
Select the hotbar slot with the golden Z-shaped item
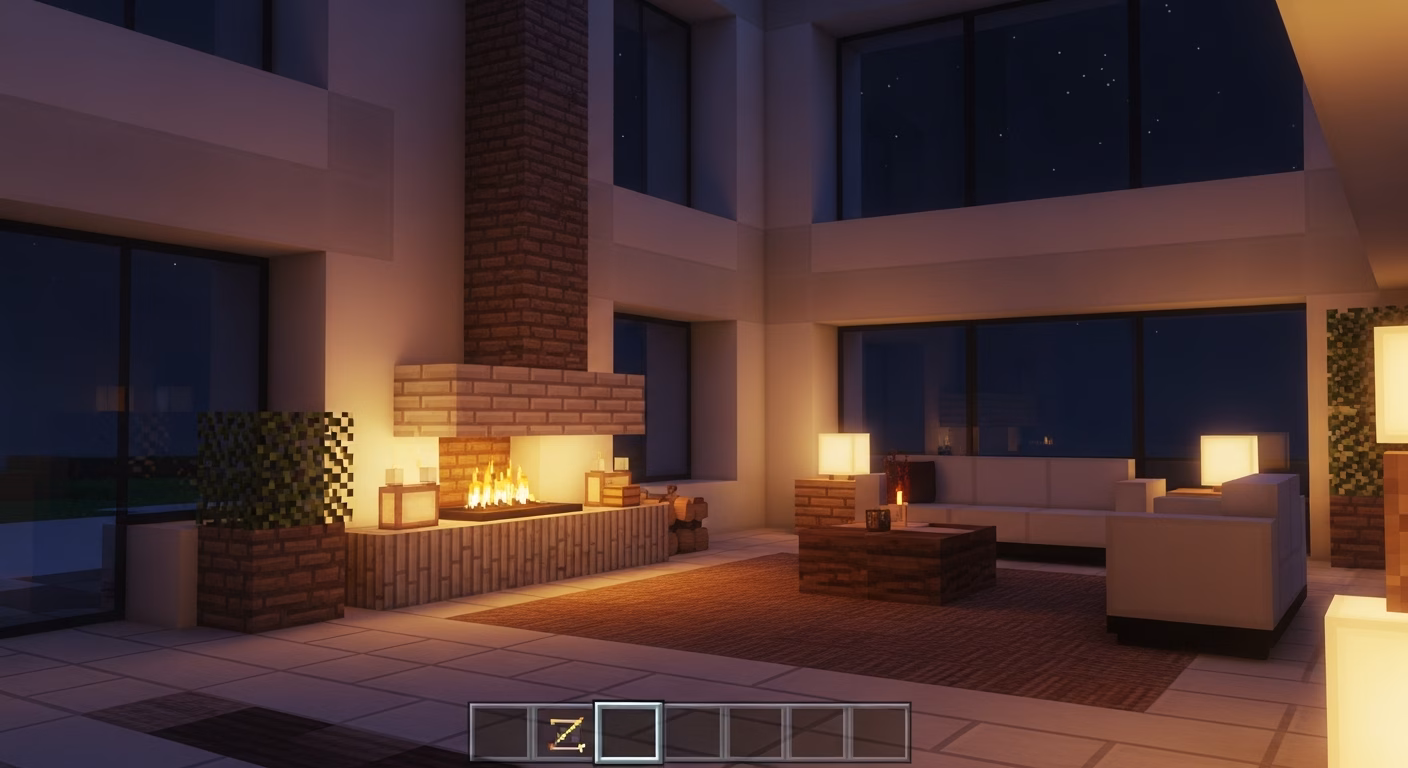563,733
